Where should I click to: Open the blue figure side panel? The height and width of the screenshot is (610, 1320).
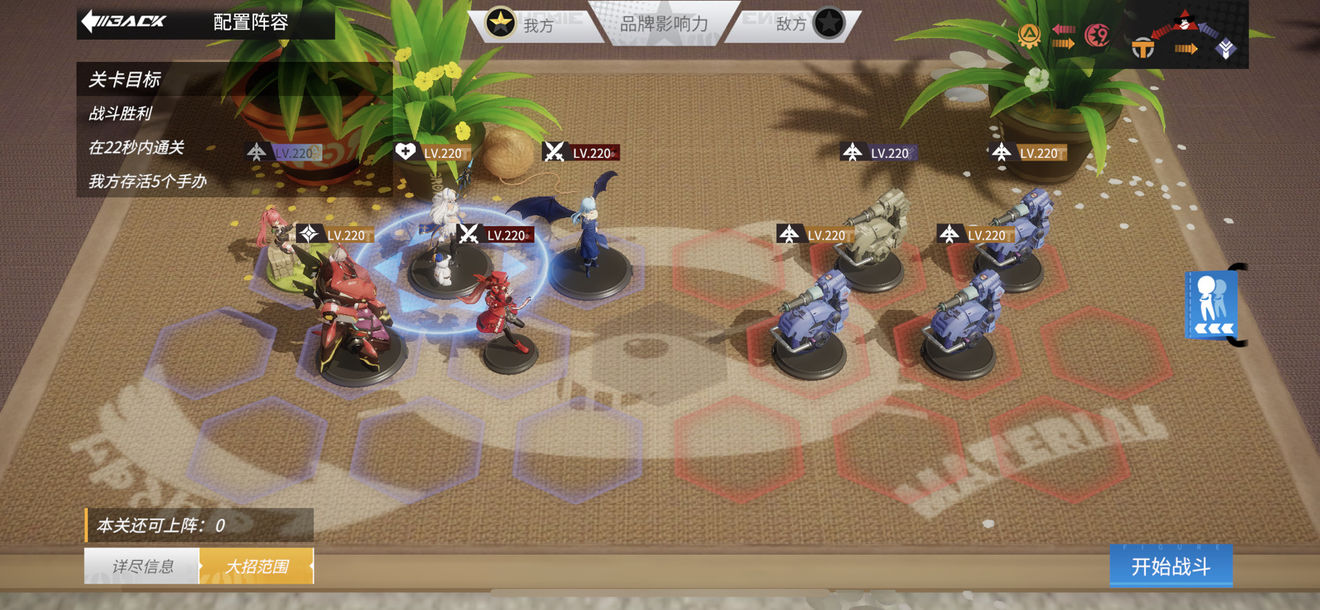point(1212,304)
